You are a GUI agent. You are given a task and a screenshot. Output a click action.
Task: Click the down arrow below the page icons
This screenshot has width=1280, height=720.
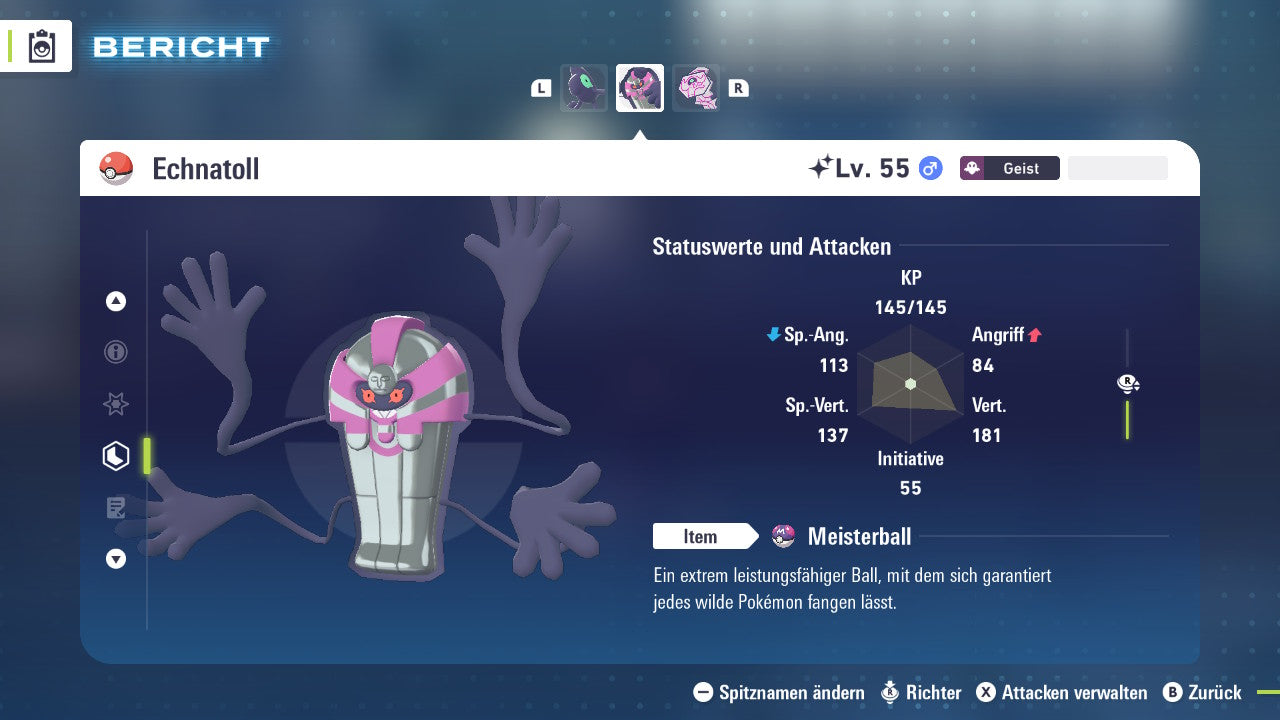116,559
